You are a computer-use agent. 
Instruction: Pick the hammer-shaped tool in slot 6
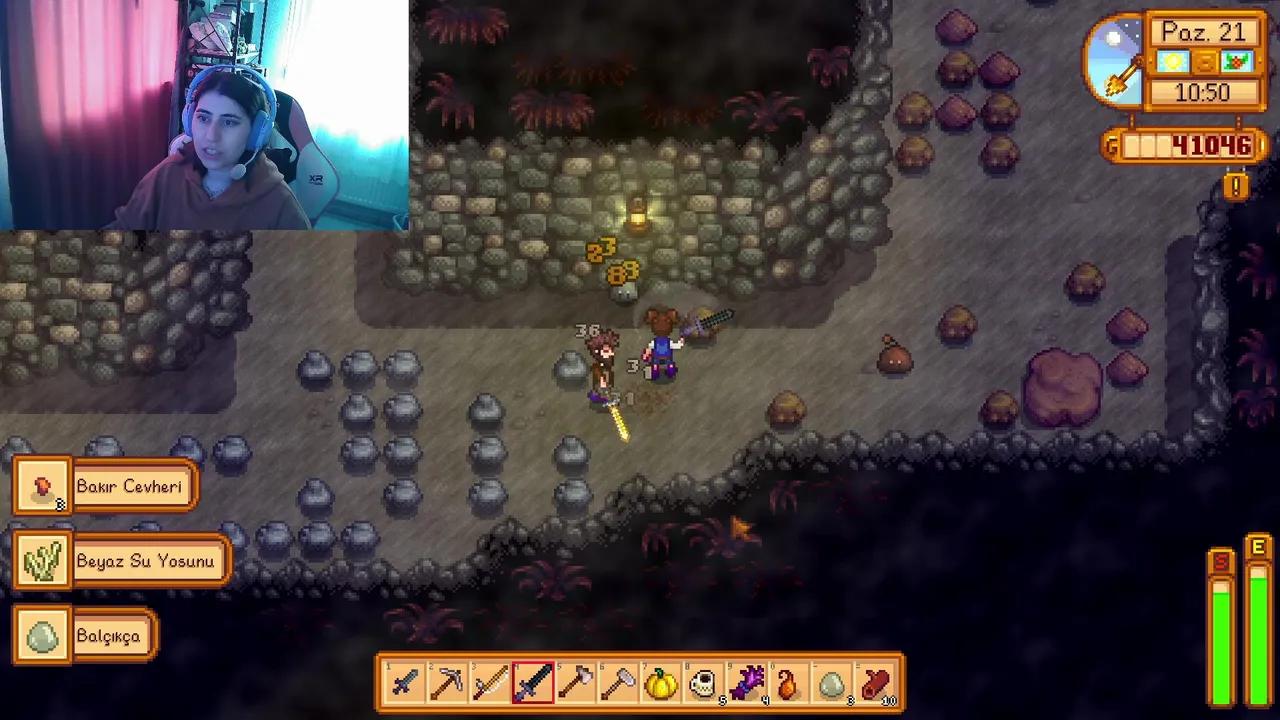click(x=619, y=684)
